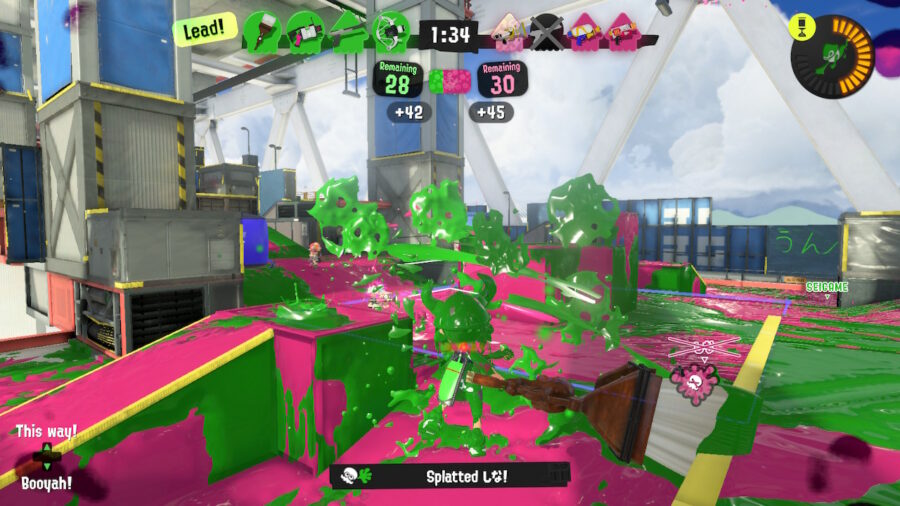Viewport: 900px width, 506px height.
Task: Select the green teammate paintbrush weapon icon
Action: 261,31
